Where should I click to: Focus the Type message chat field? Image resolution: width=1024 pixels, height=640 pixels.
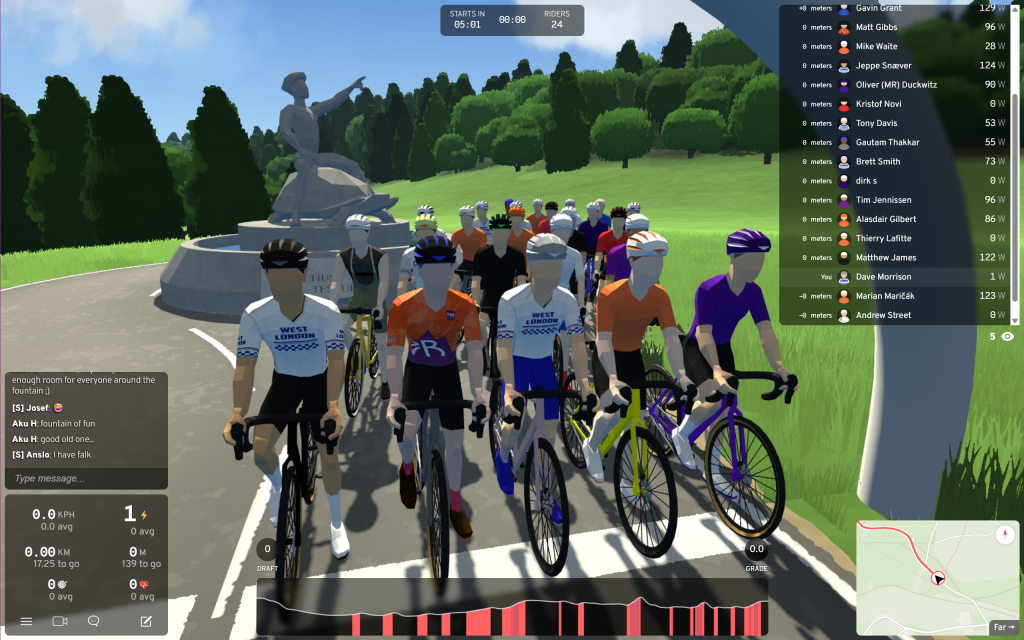coord(86,479)
